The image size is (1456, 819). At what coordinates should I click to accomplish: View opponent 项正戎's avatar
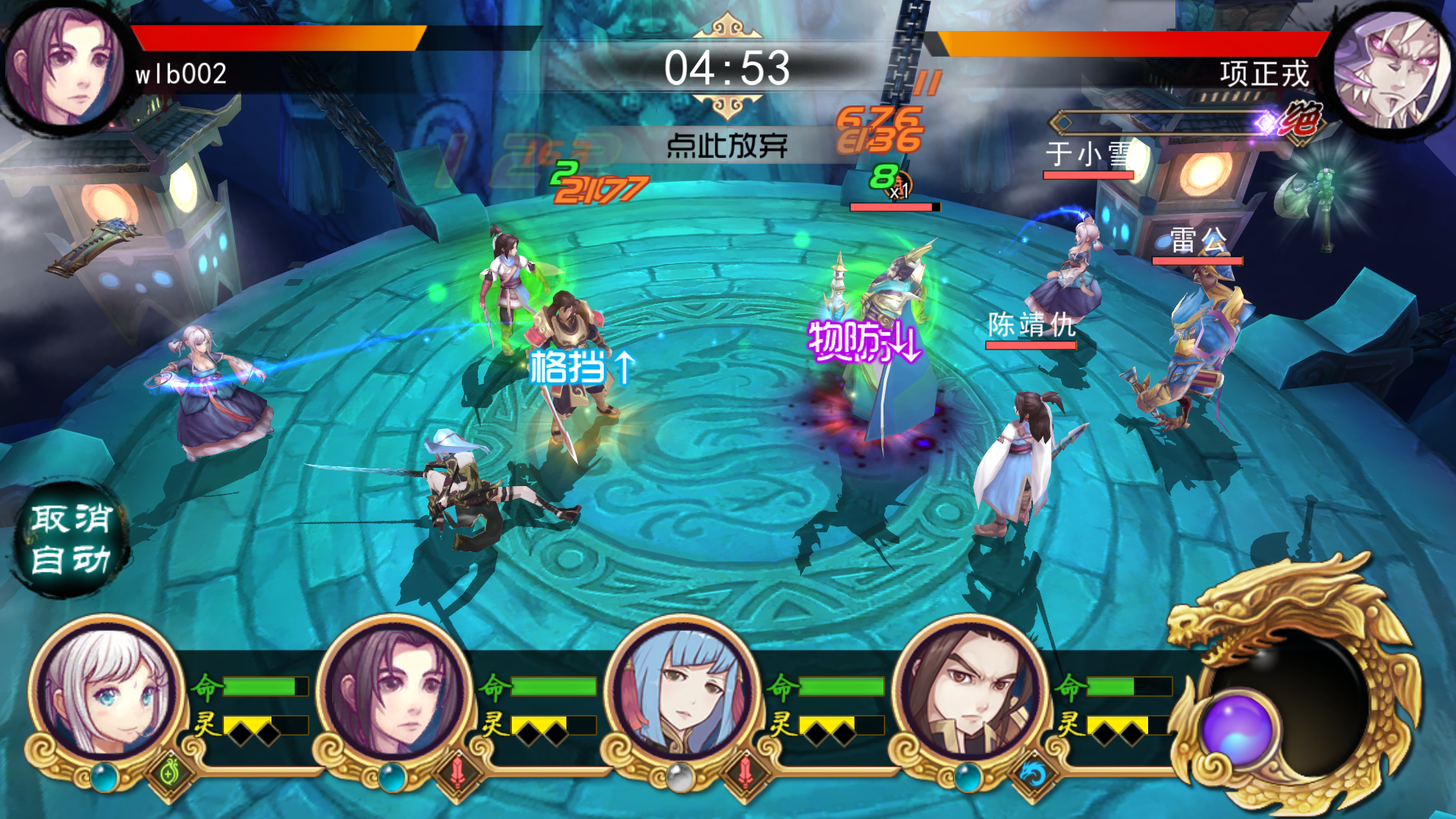pos(1392,68)
